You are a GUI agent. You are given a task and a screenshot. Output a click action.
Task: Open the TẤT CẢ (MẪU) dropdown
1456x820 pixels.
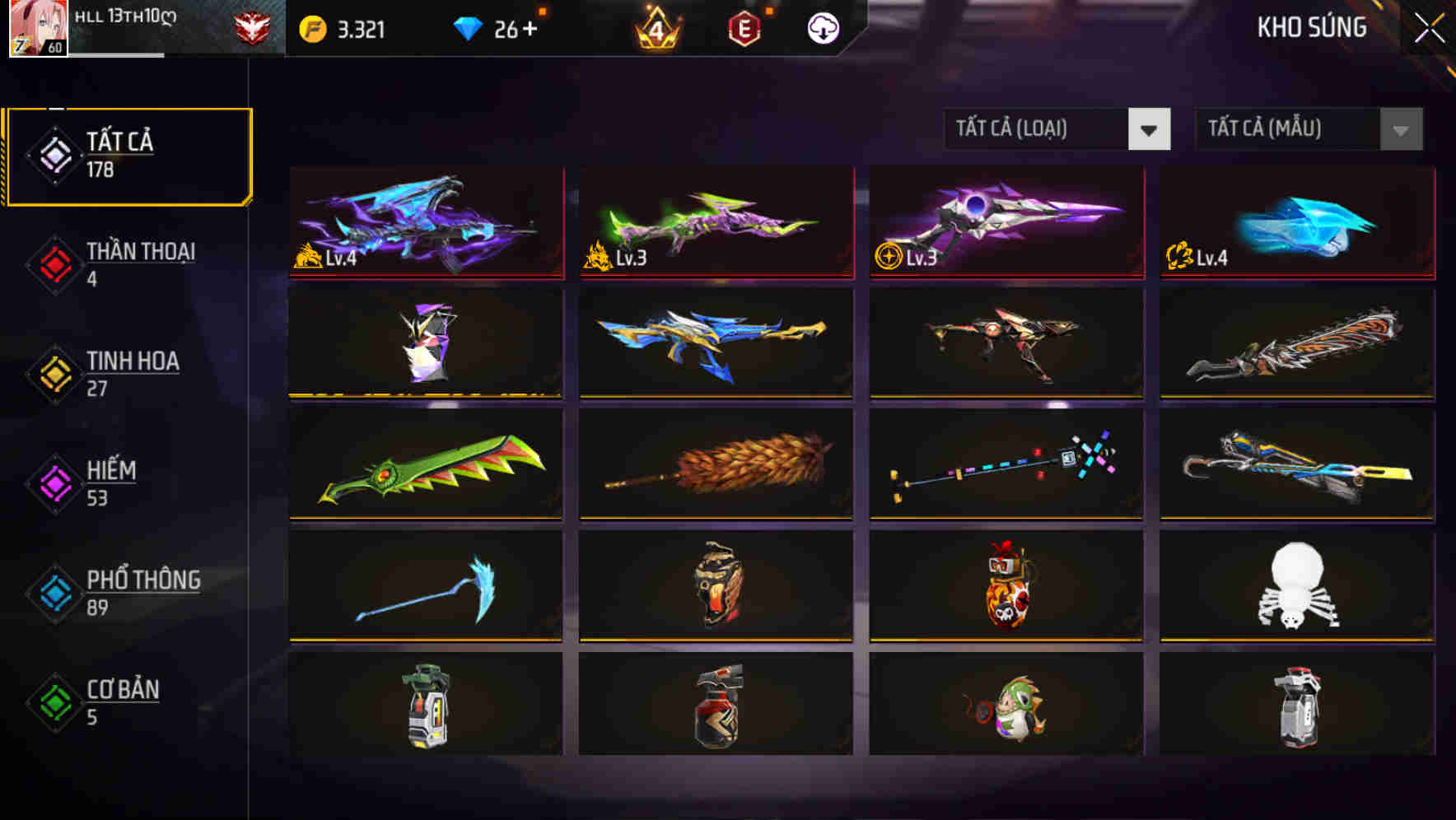1309,129
